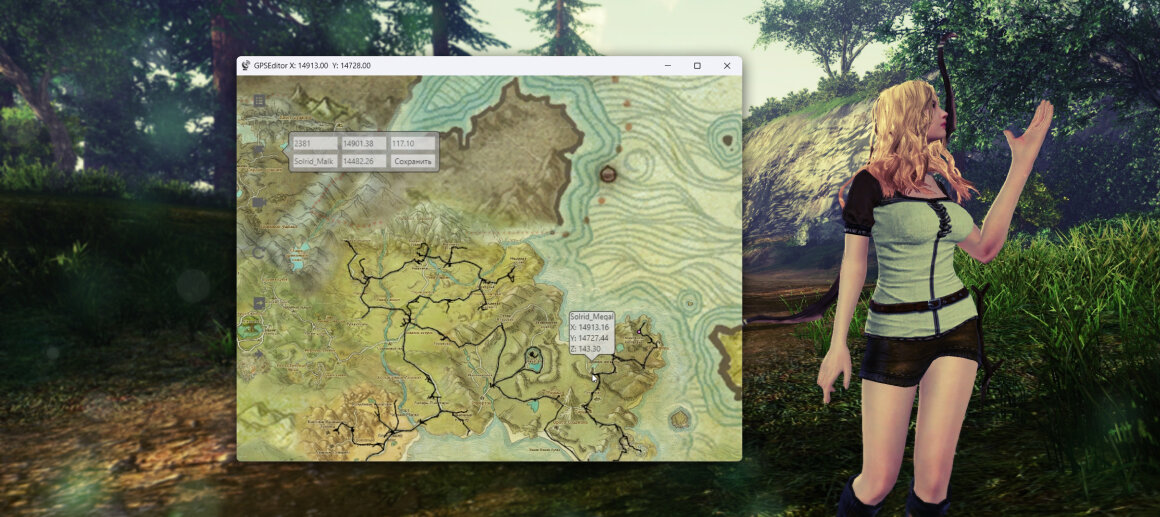The width and height of the screenshot is (1160, 517).
Task: Click the Сохранить save button
Action: 413,161
